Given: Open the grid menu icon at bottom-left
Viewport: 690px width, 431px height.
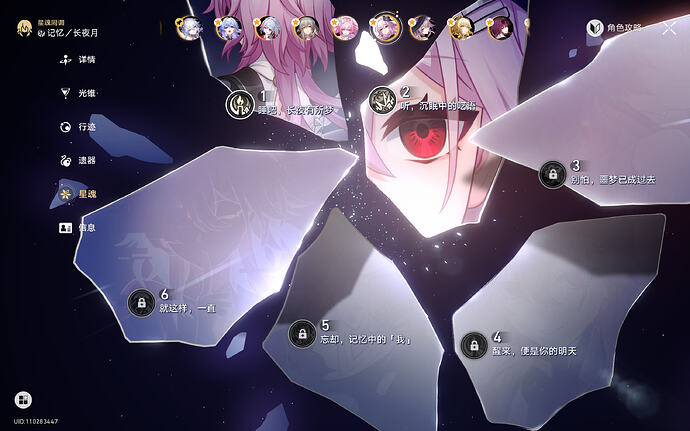Looking at the screenshot, I should (23, 400).
